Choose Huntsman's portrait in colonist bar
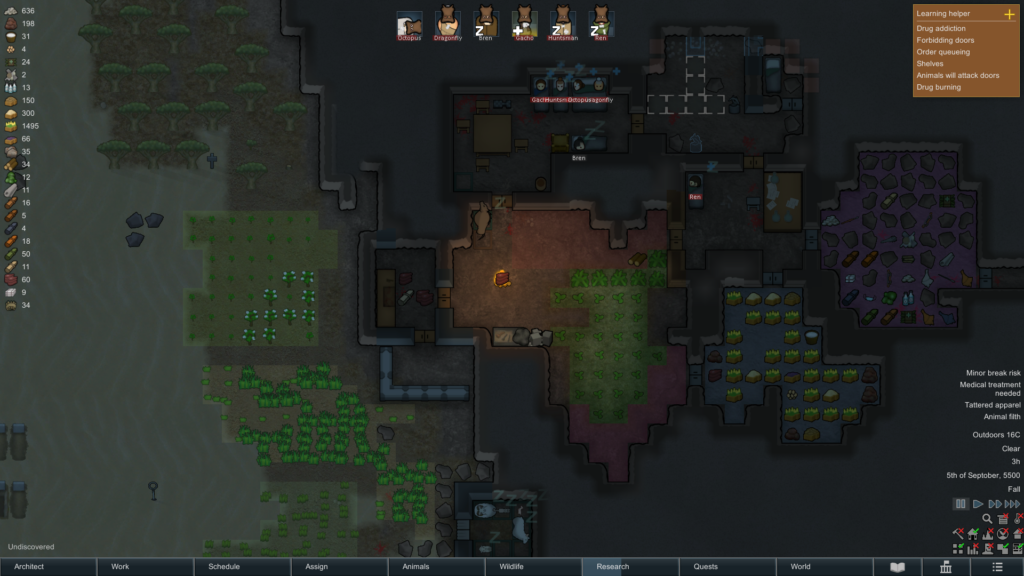Viewport: 1024px width, 576px height. (562, 22)
